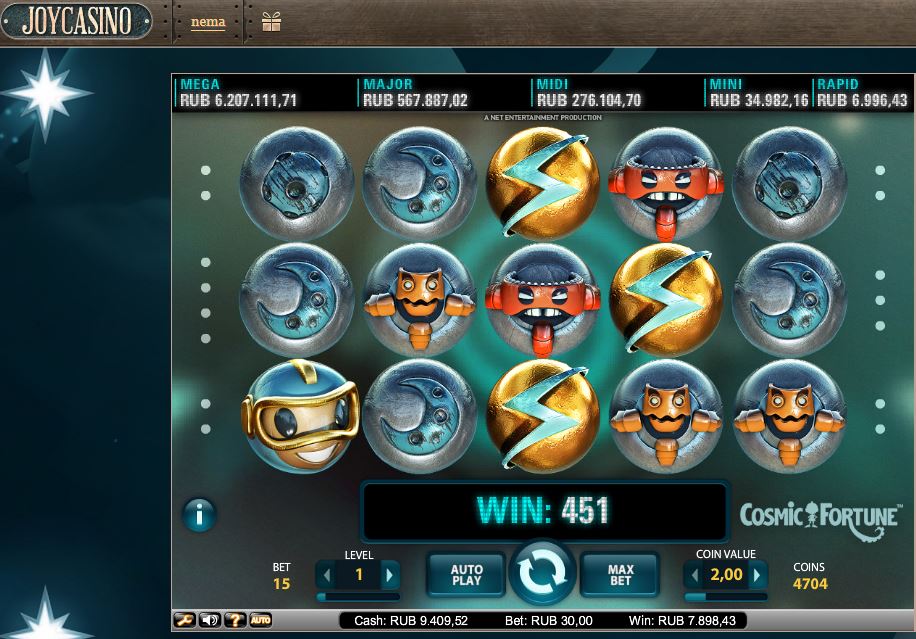This screenshot has height=639, width=916.
Task: Open the gift box icon in header
Action: [x=271, y=21]
